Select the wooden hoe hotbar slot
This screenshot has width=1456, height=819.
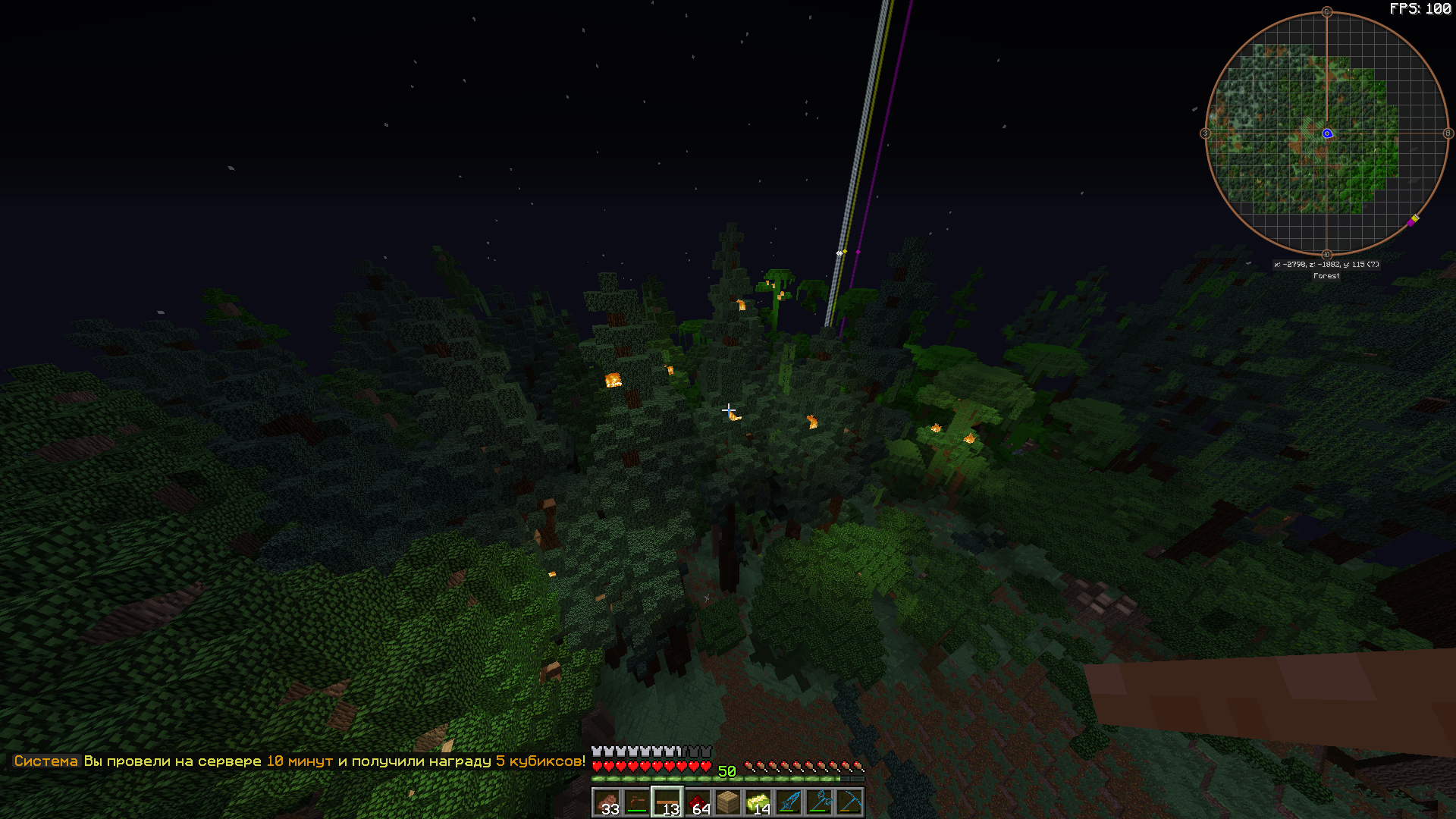(637, 802)
